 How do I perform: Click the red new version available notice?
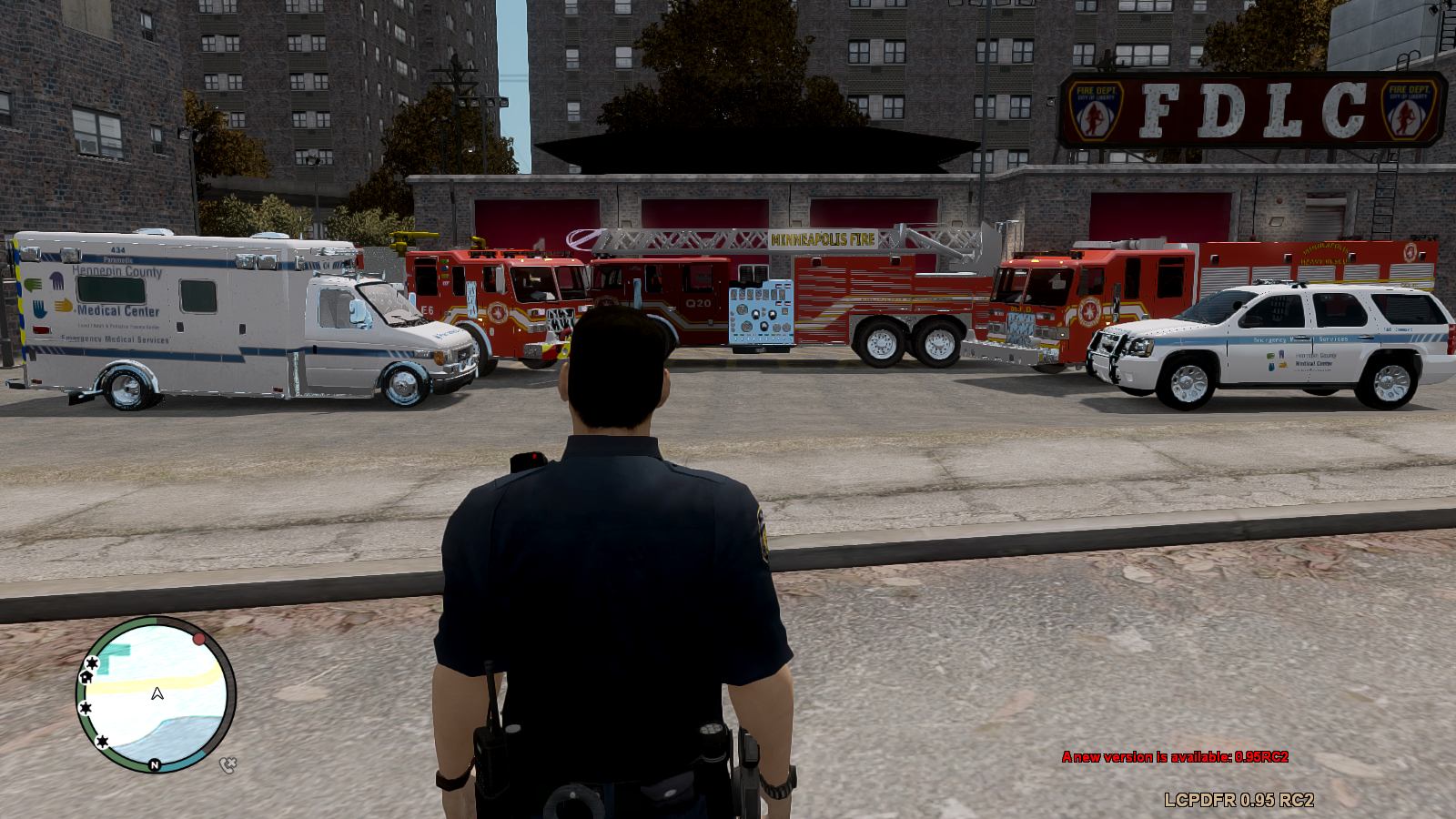click(x=1175, y=757)
